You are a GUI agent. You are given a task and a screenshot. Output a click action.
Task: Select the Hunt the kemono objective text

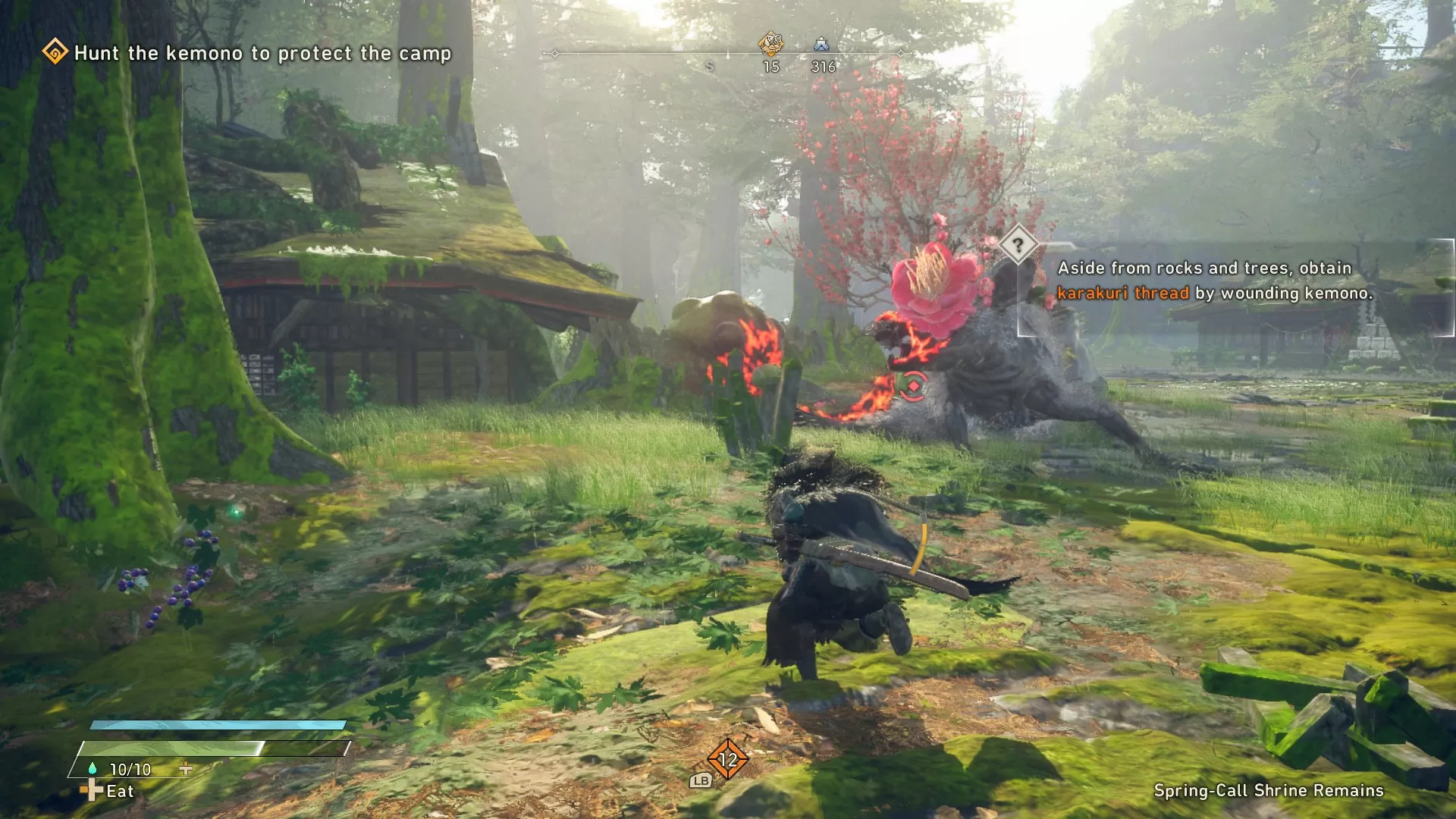click(x=262, y=53)
